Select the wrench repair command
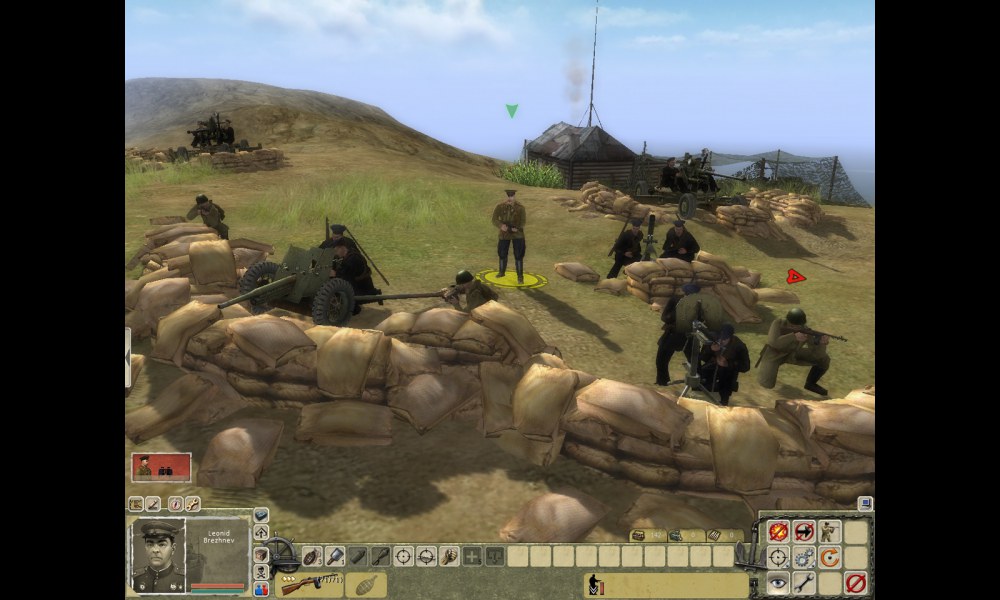This screenshot has width=1000, height=600. [804, 583]
